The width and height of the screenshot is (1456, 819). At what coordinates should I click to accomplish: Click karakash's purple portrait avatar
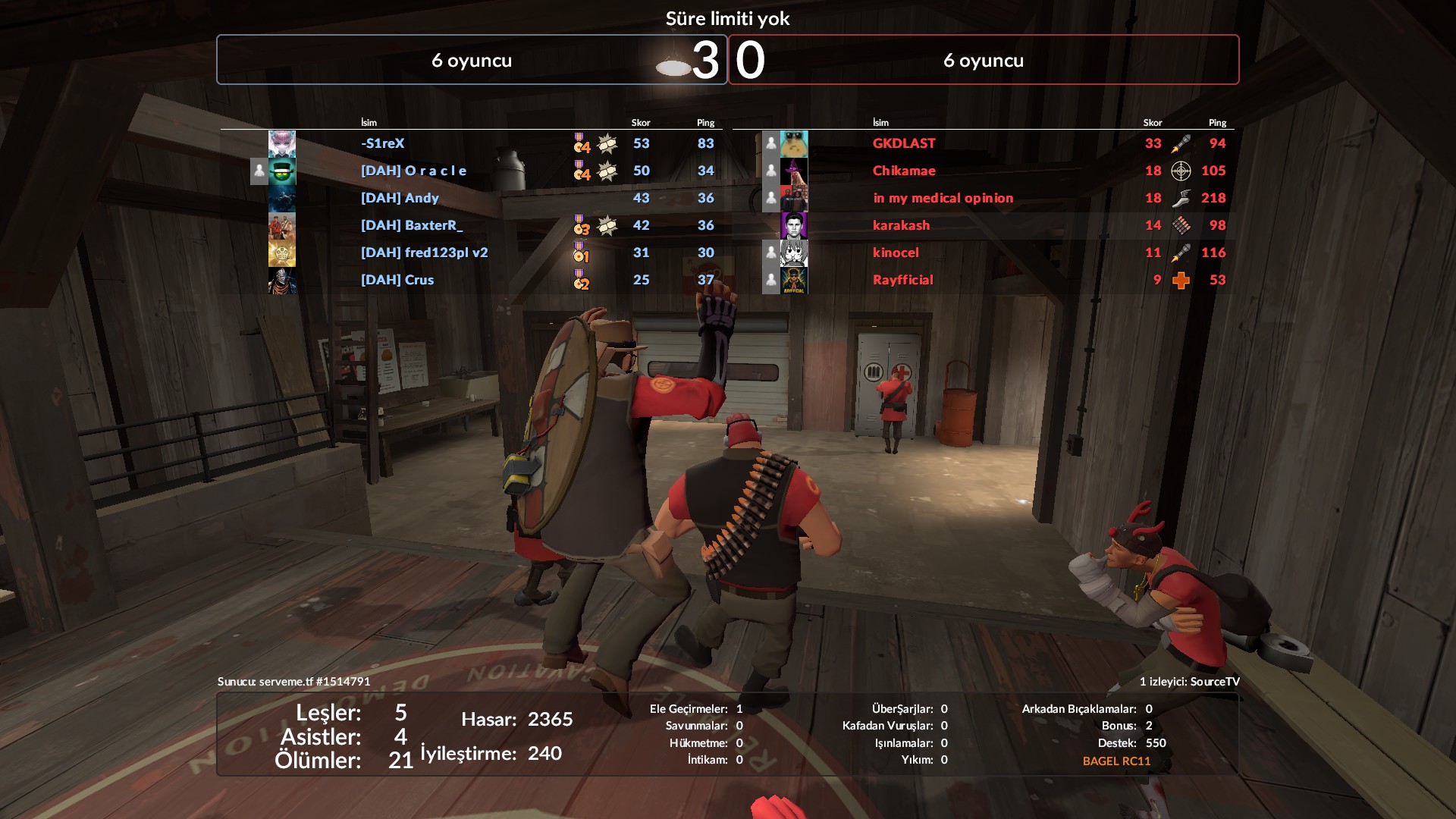[x=794, y=225]
